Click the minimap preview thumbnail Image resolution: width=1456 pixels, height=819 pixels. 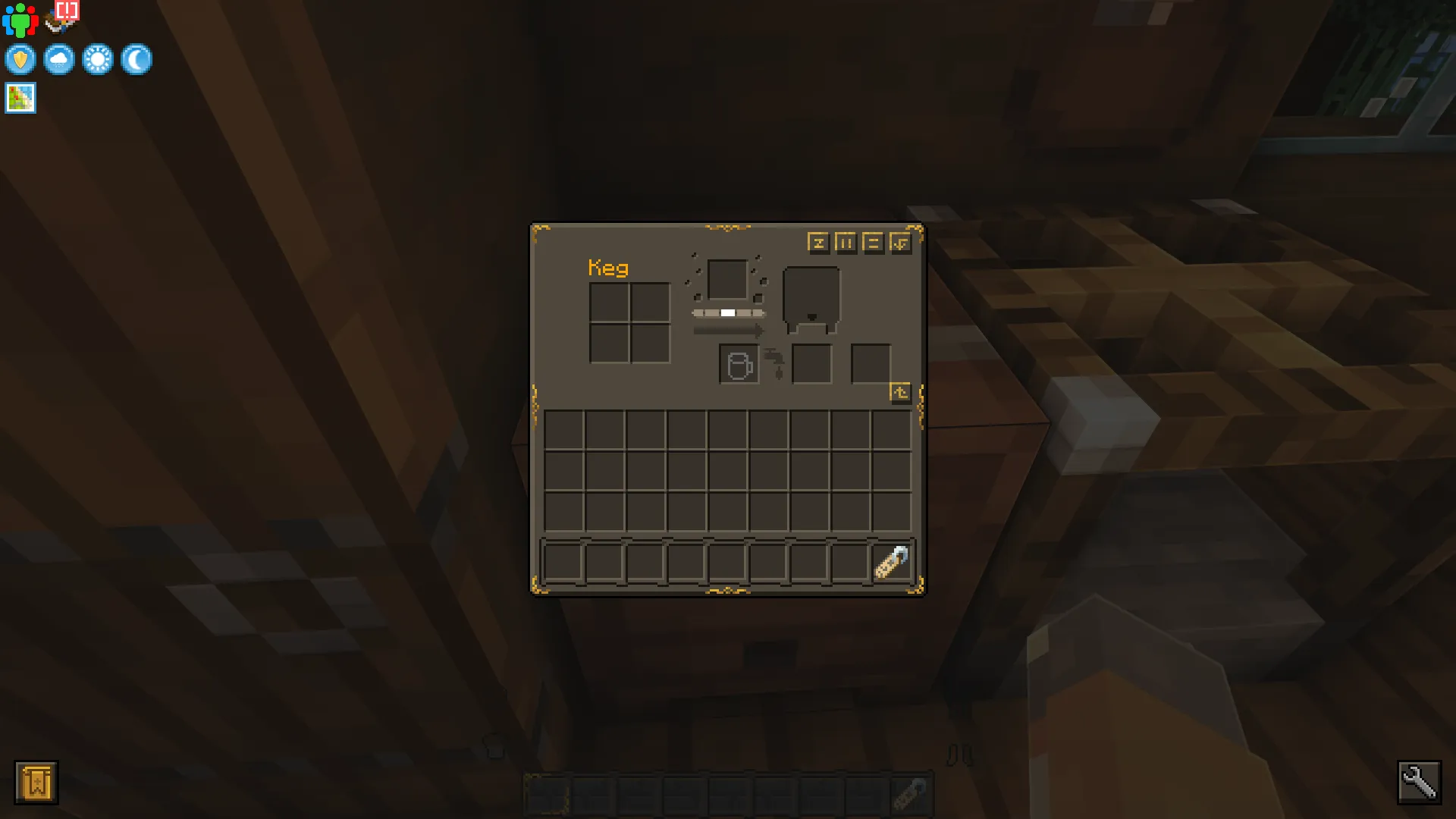20,98
